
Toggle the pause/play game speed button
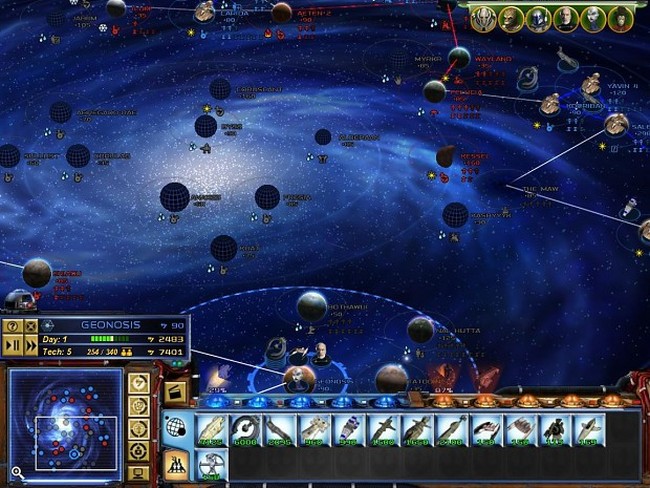coord(14,345)
